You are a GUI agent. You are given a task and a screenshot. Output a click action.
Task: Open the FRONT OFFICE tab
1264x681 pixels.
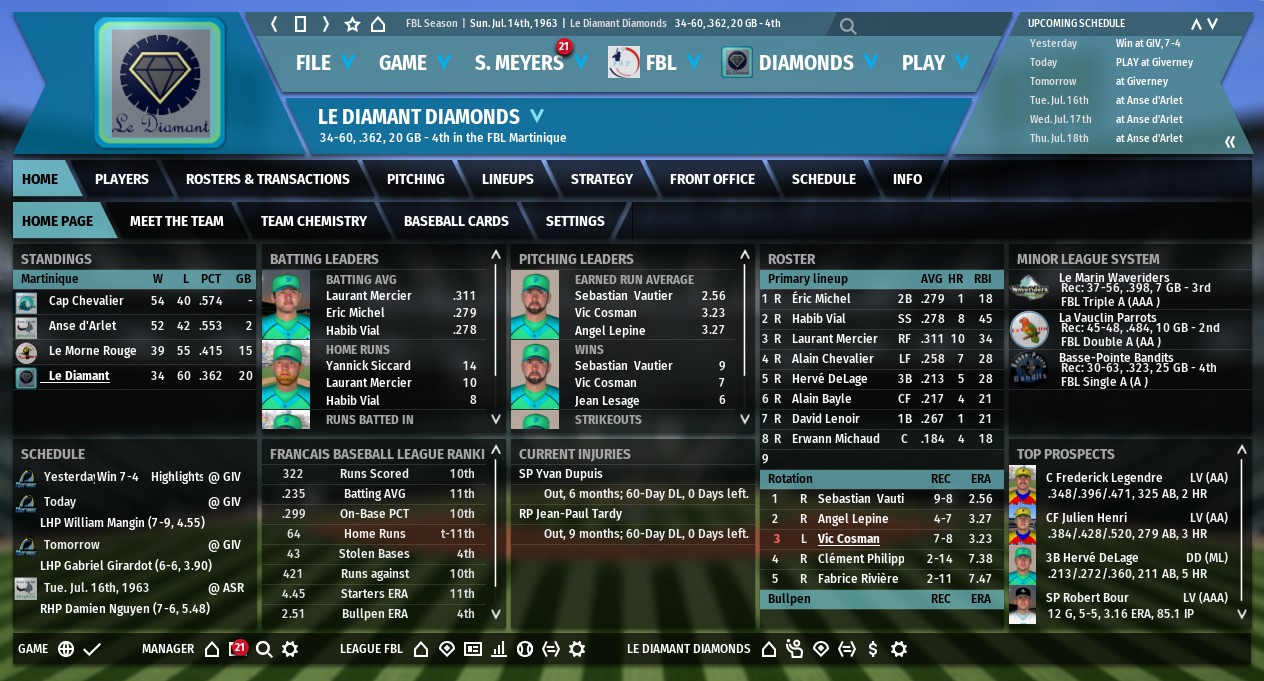click(x=712, y=179)
